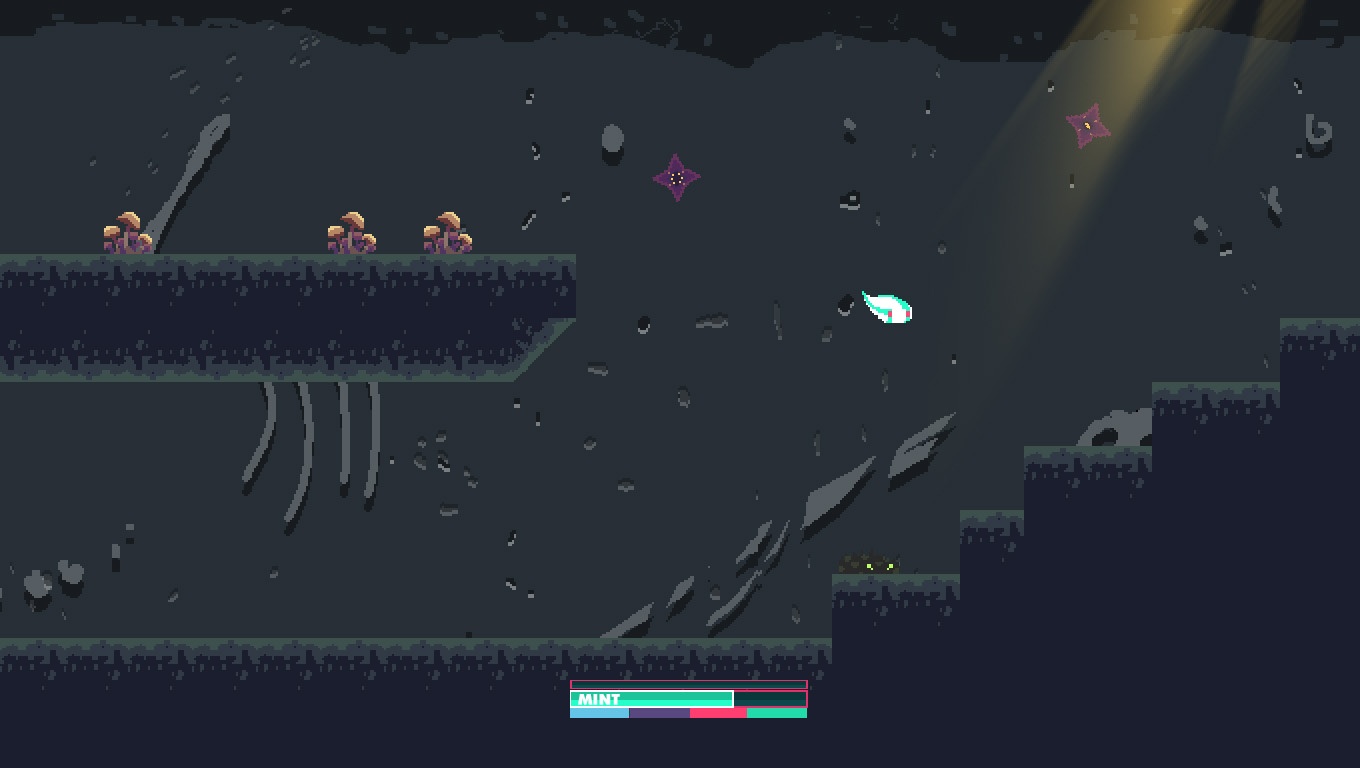Choose the purple color segment
The image size is (1360, 768).
click(659, 713)
